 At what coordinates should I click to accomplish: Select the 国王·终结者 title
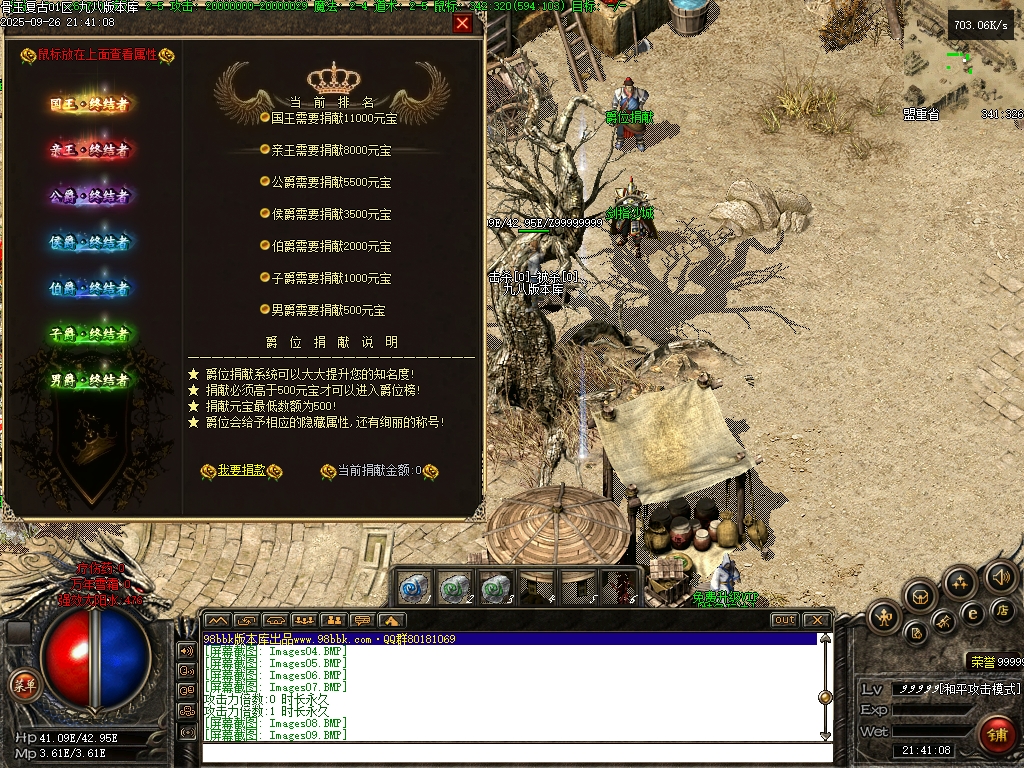pyautogui.click(x=90, y=104)
